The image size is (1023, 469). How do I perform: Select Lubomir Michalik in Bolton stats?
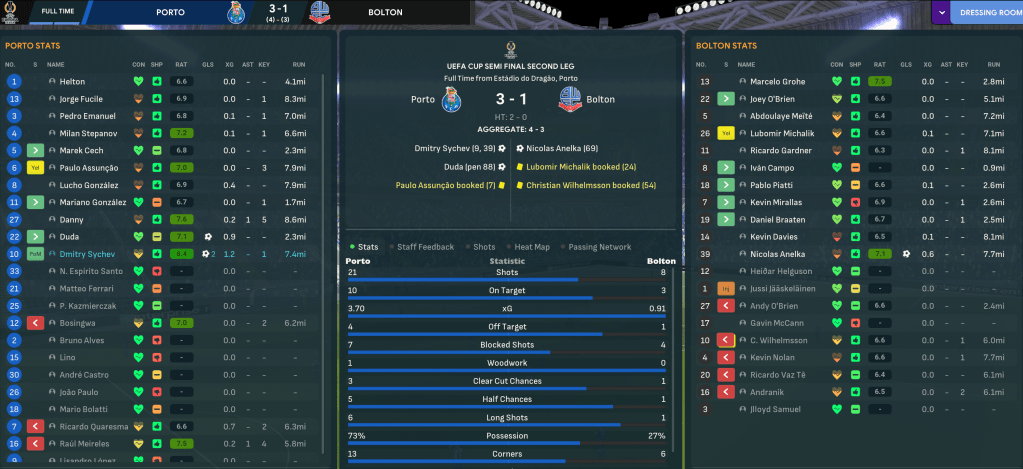click(x=782, y=133)
